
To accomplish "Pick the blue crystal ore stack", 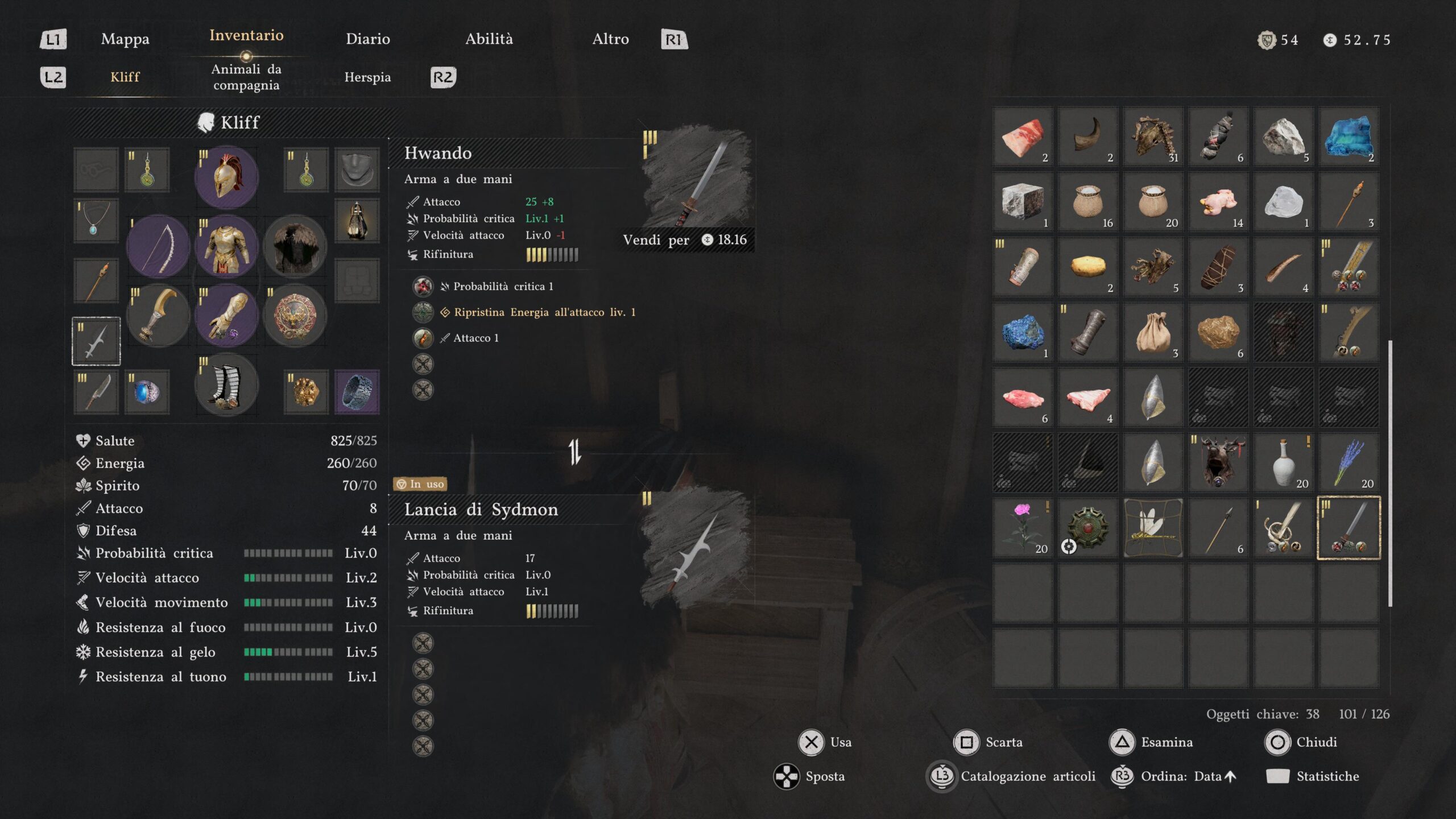I will [1022, 332].
